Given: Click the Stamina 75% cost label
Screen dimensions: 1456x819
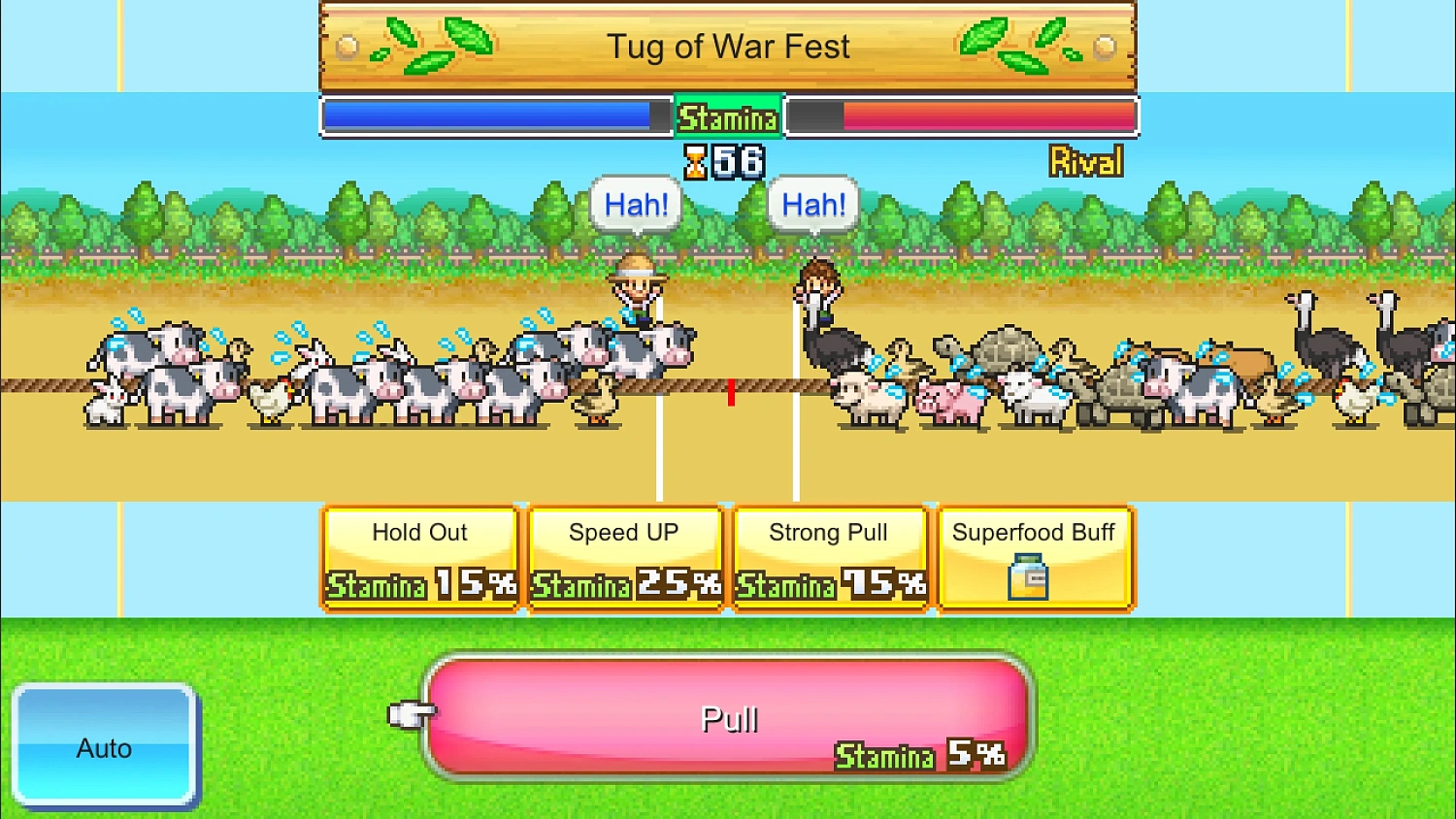Looking at the screenshot, I should pos(829,586).
